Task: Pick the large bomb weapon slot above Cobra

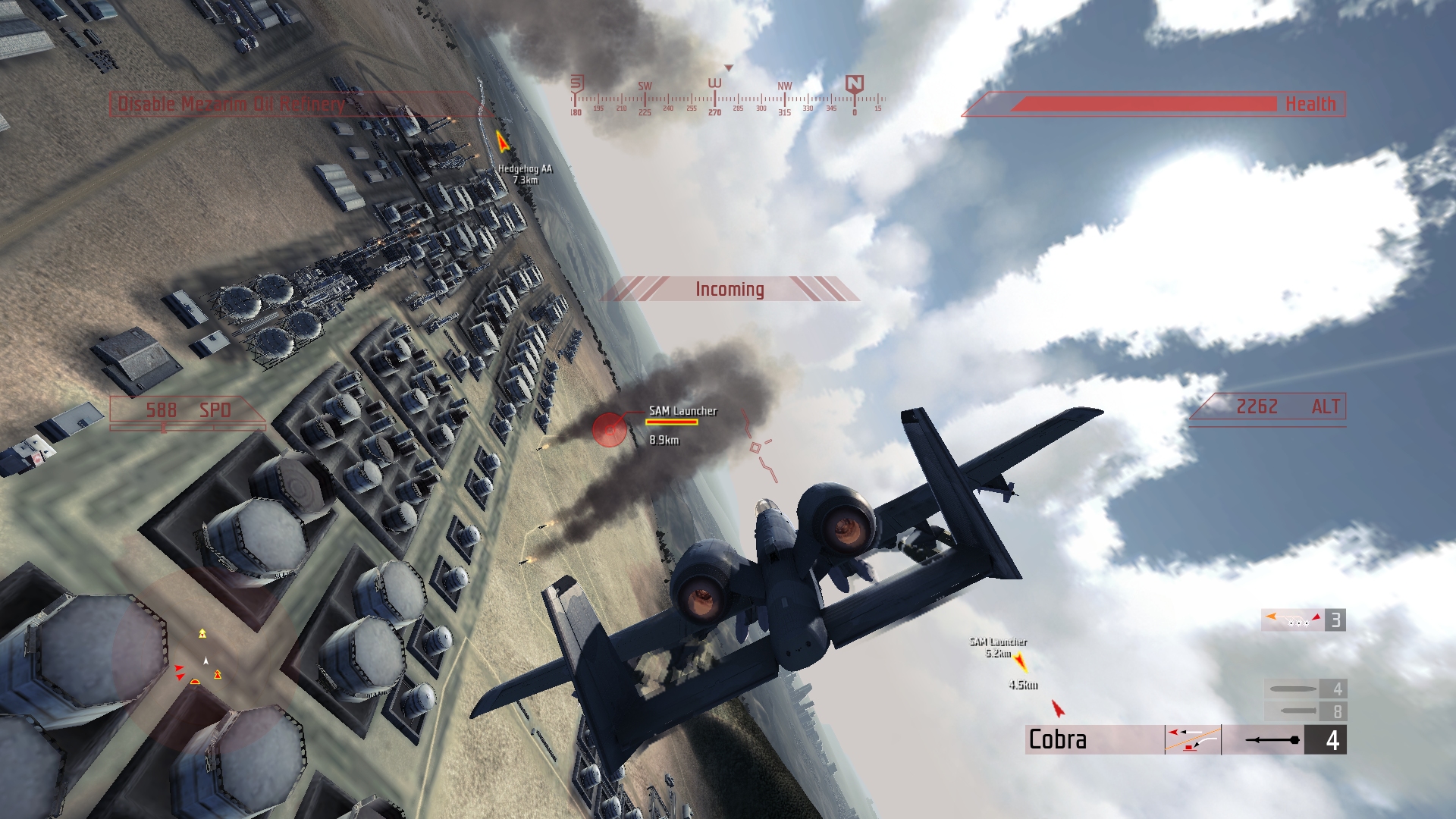Action: 1304,689
